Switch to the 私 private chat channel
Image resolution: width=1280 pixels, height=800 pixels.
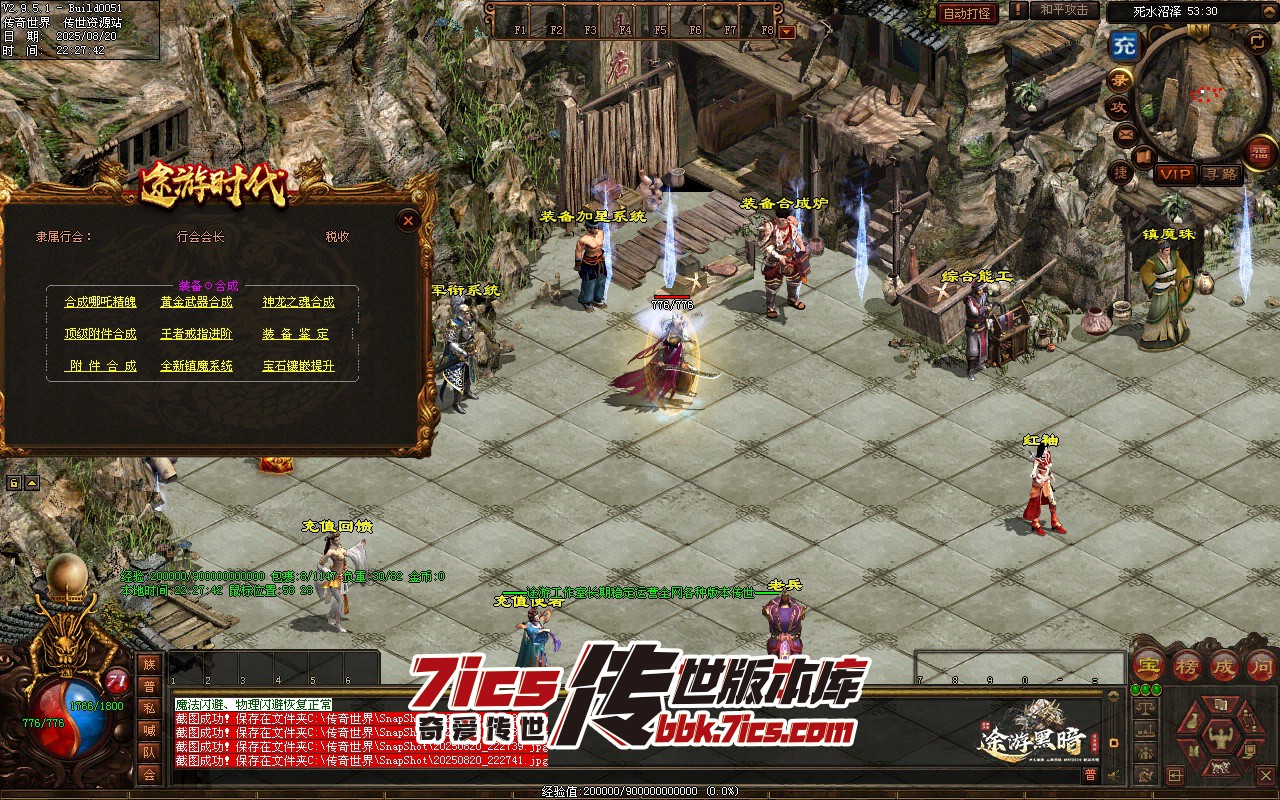(149, 708)
